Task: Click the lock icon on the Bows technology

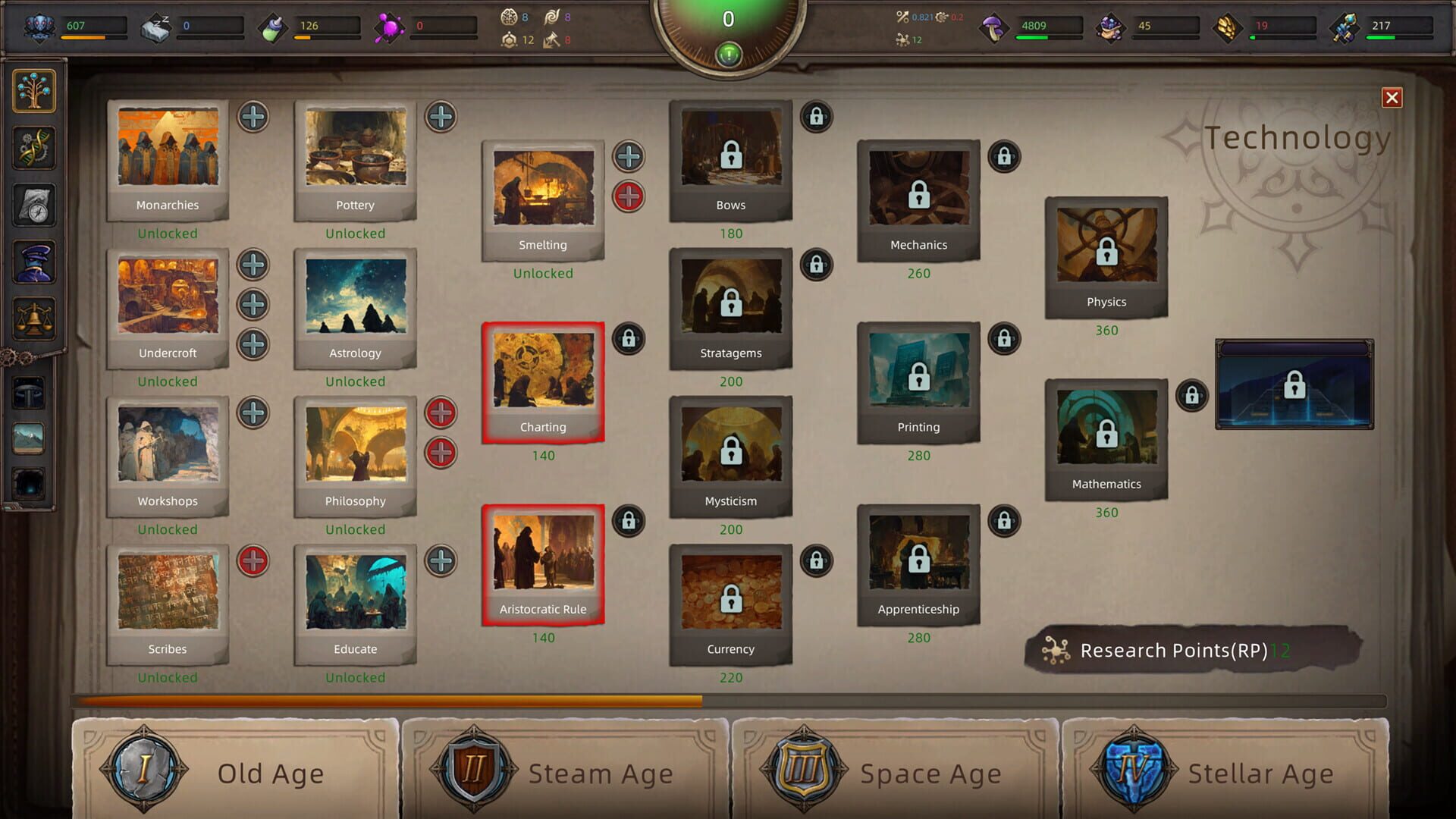Action: pos(817,118)
